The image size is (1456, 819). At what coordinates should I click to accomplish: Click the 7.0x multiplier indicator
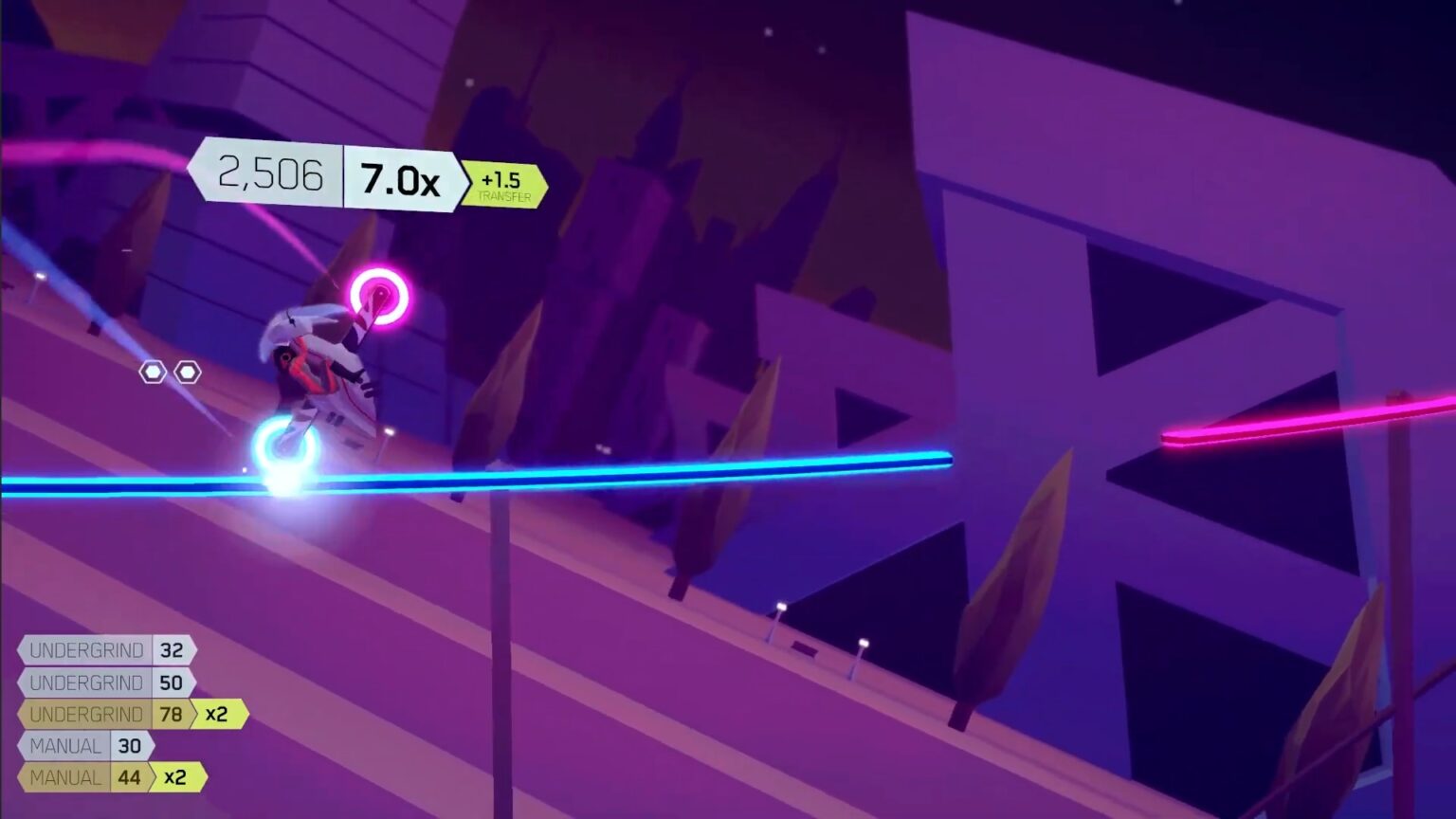pyautogui.click(x=398, y=177)
